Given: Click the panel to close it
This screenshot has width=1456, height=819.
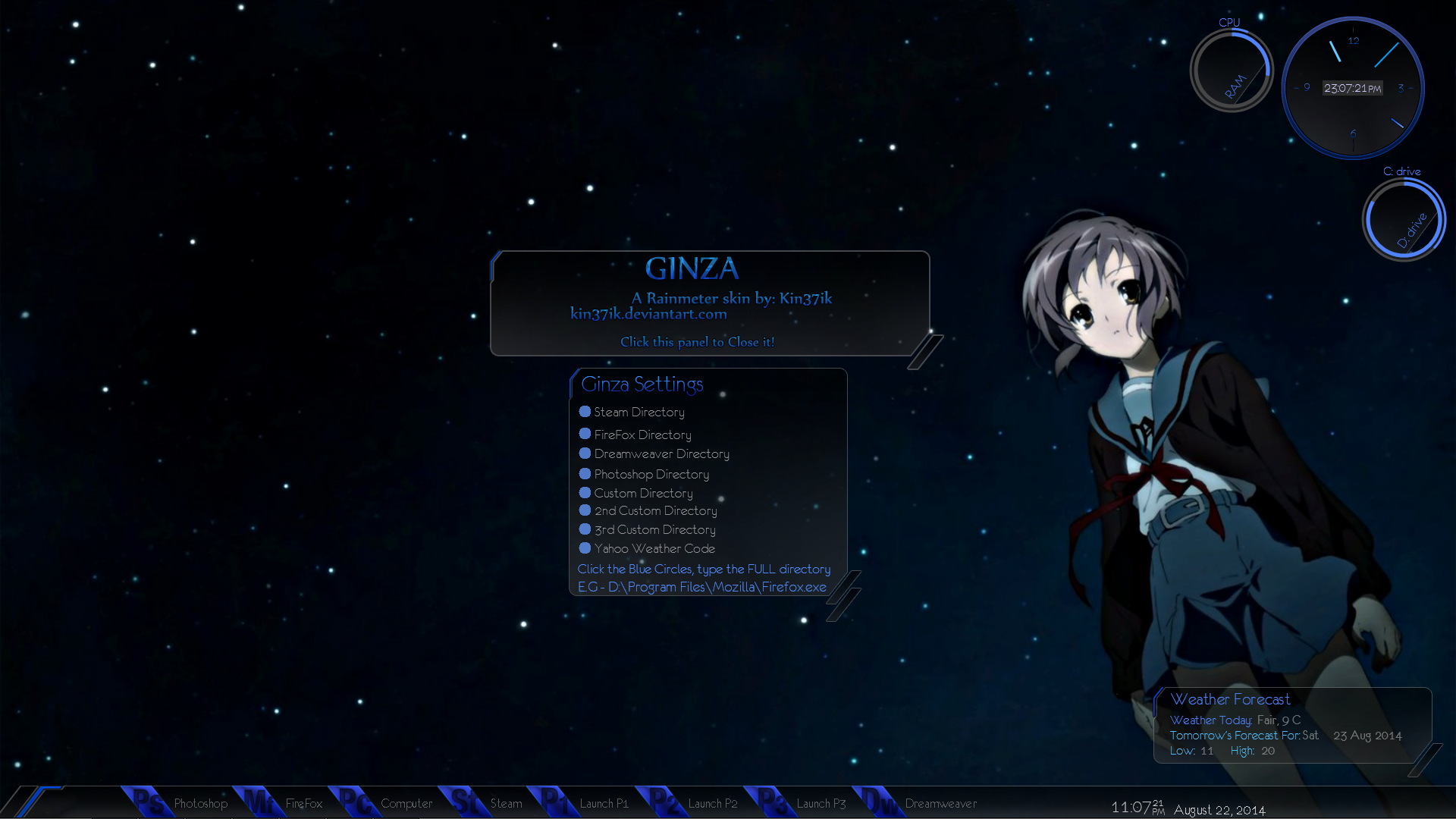Looking at the screenshot, I should (697, 341).
